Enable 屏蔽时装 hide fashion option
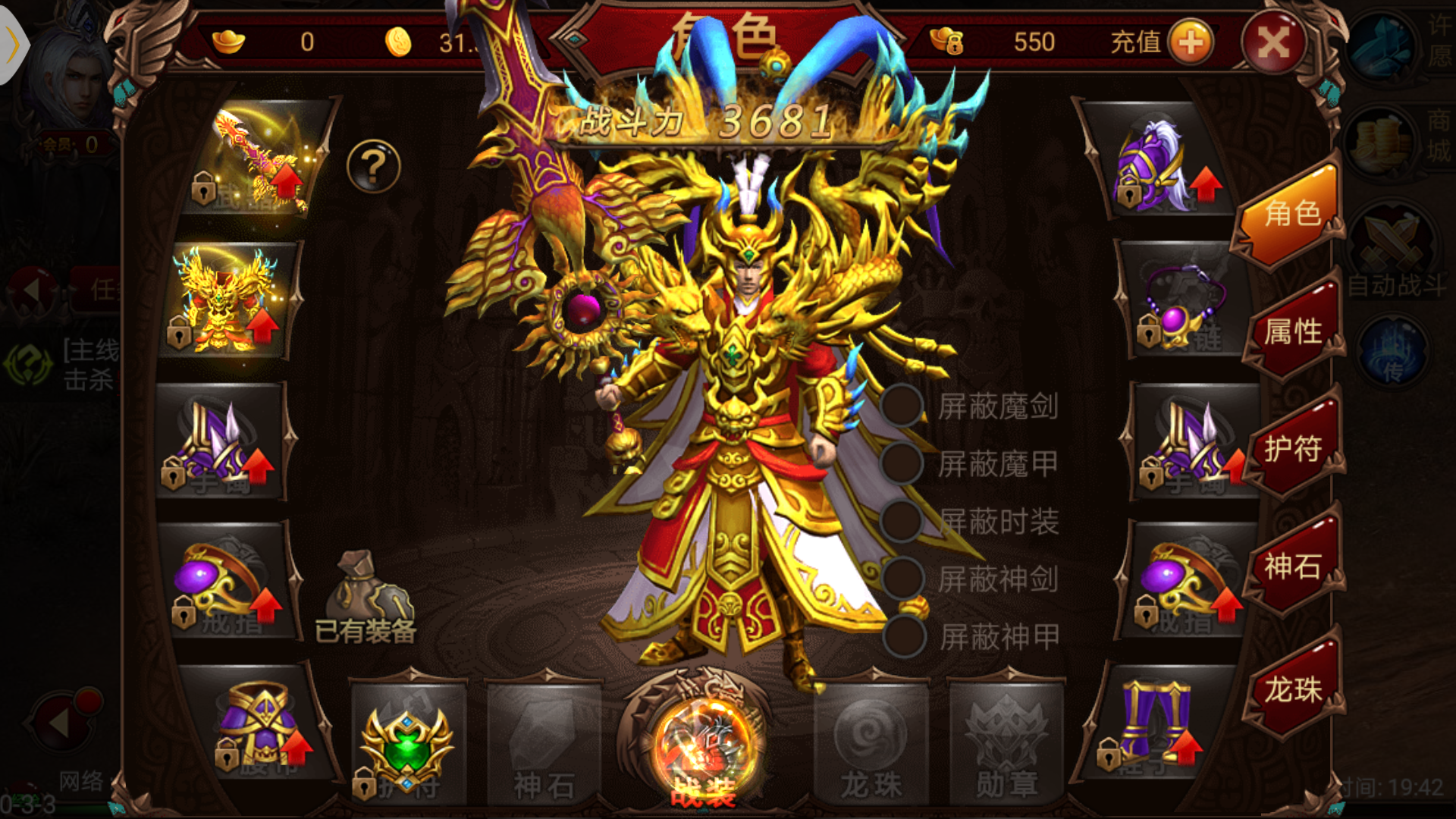 [902, 519]
